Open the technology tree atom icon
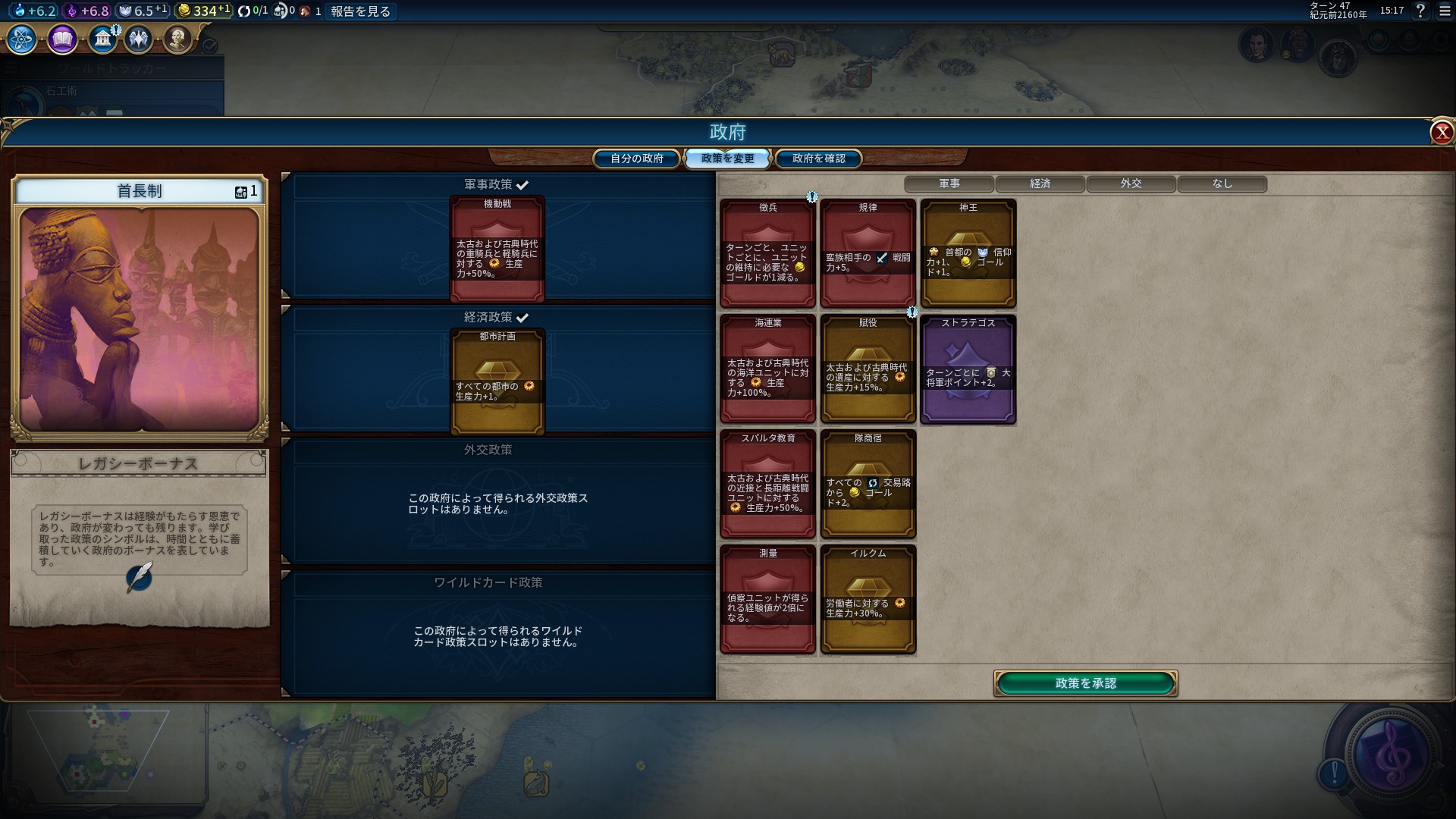Screen dimensions: 1456x819 coord(22,39)
